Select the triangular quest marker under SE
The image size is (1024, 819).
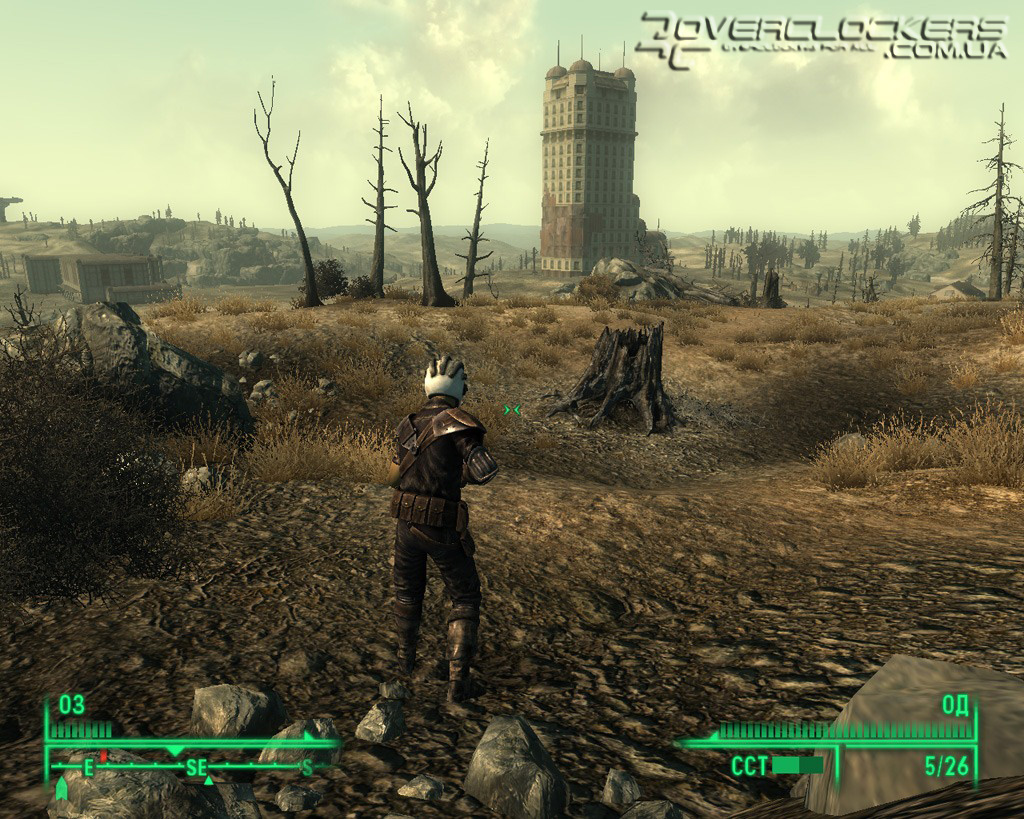[x=208, y=781]
